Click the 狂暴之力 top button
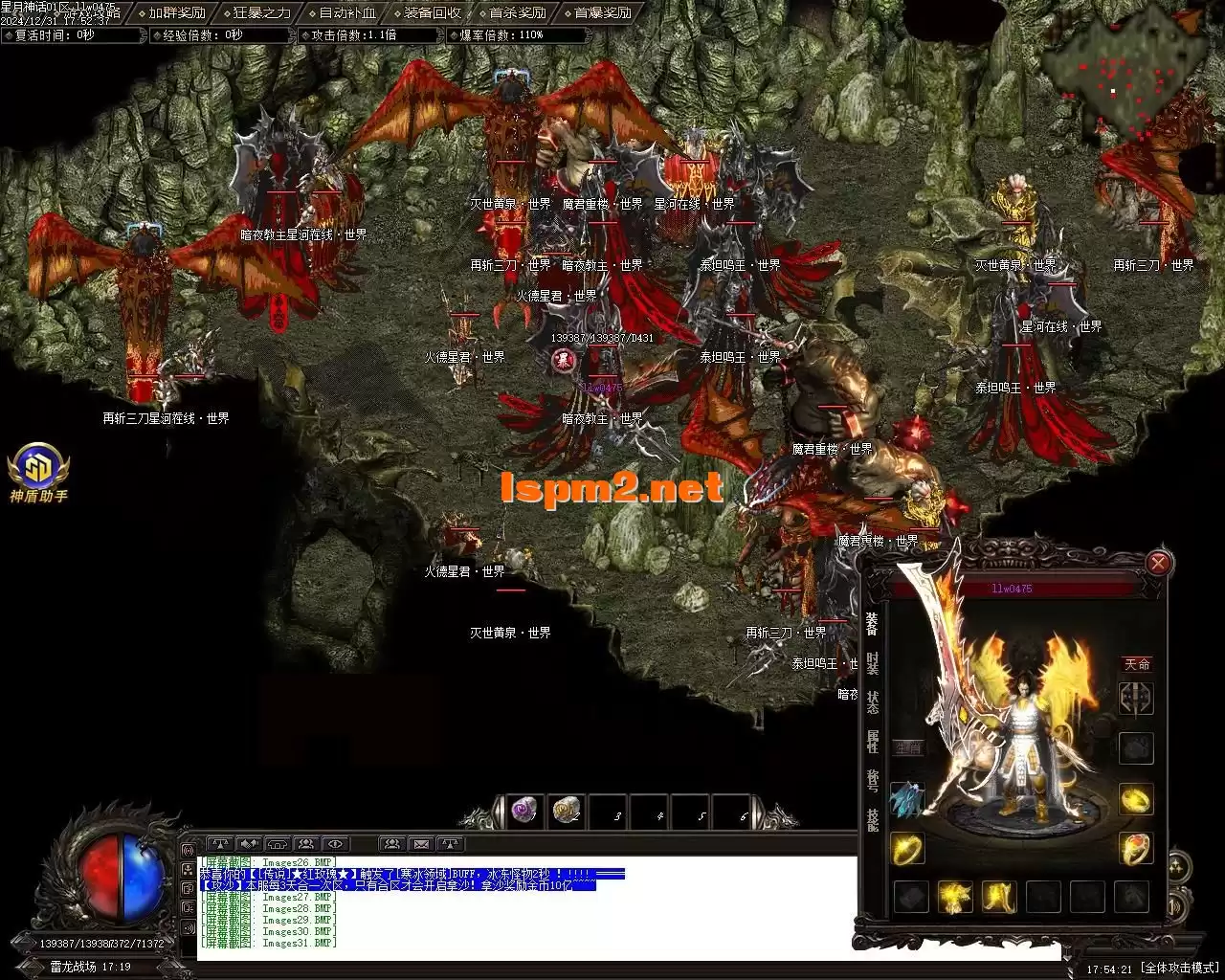1225x980 pixels. coord(261,13)
